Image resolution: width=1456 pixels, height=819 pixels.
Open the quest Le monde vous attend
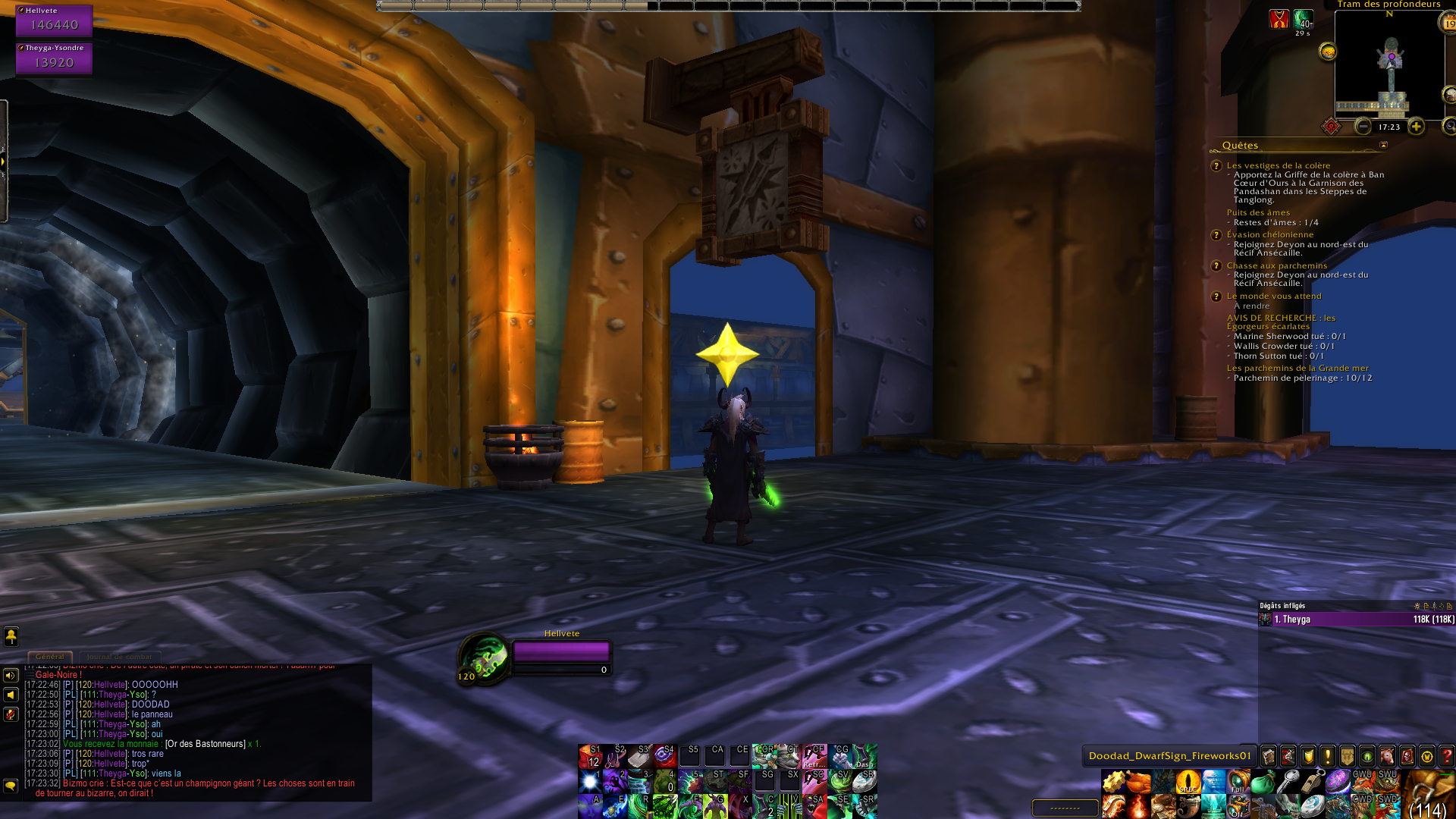(x=1276, y=296)
